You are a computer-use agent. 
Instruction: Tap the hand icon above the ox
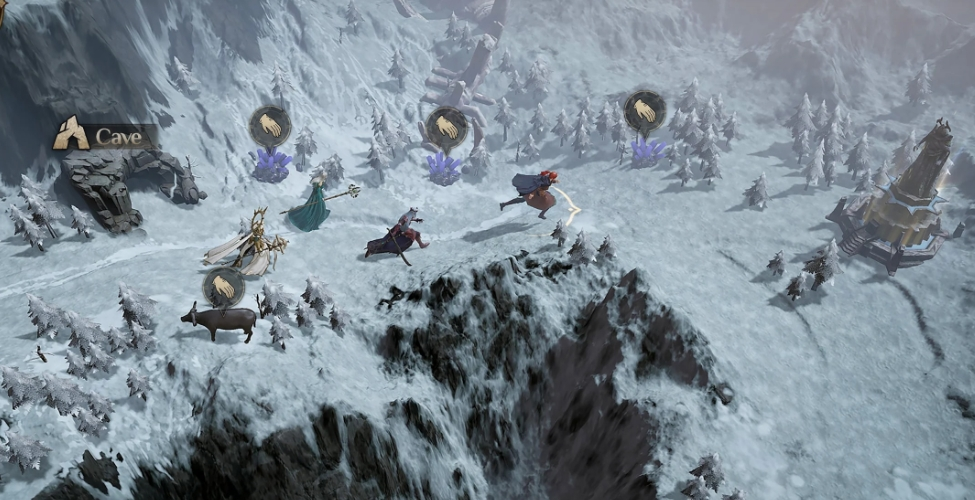click(x=224, y=288)
